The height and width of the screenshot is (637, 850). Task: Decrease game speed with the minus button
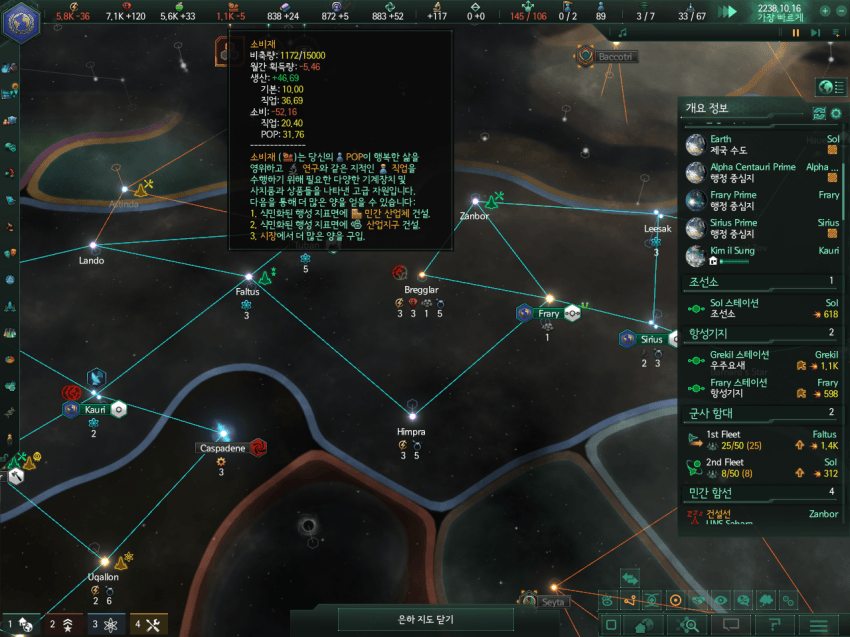(x=840, y=11)
